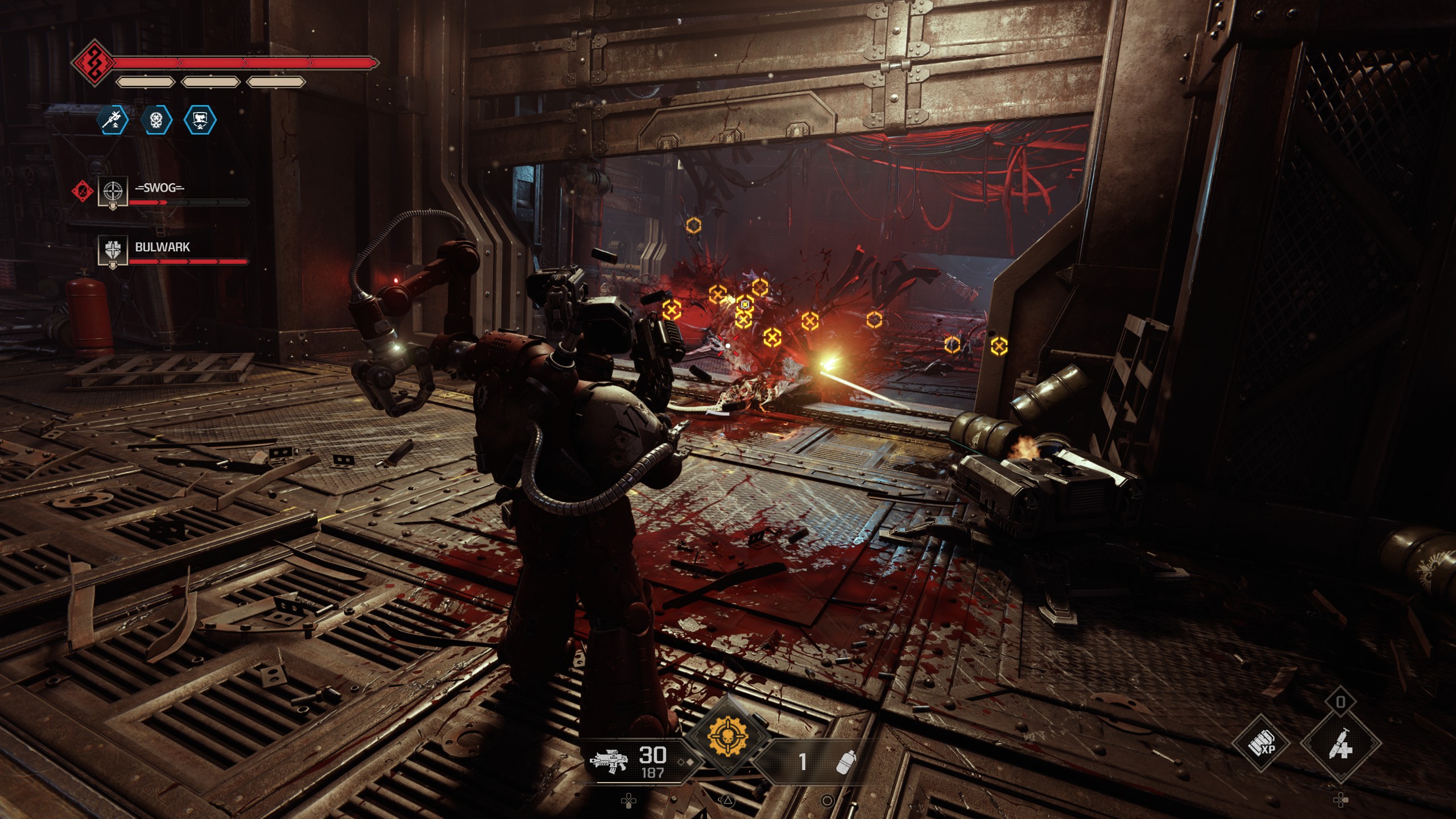Image resolution: width=1456 pixels, height=819 pixels.
Task: Select the BULWARK teammate portrait
Action: coord(112,250)
